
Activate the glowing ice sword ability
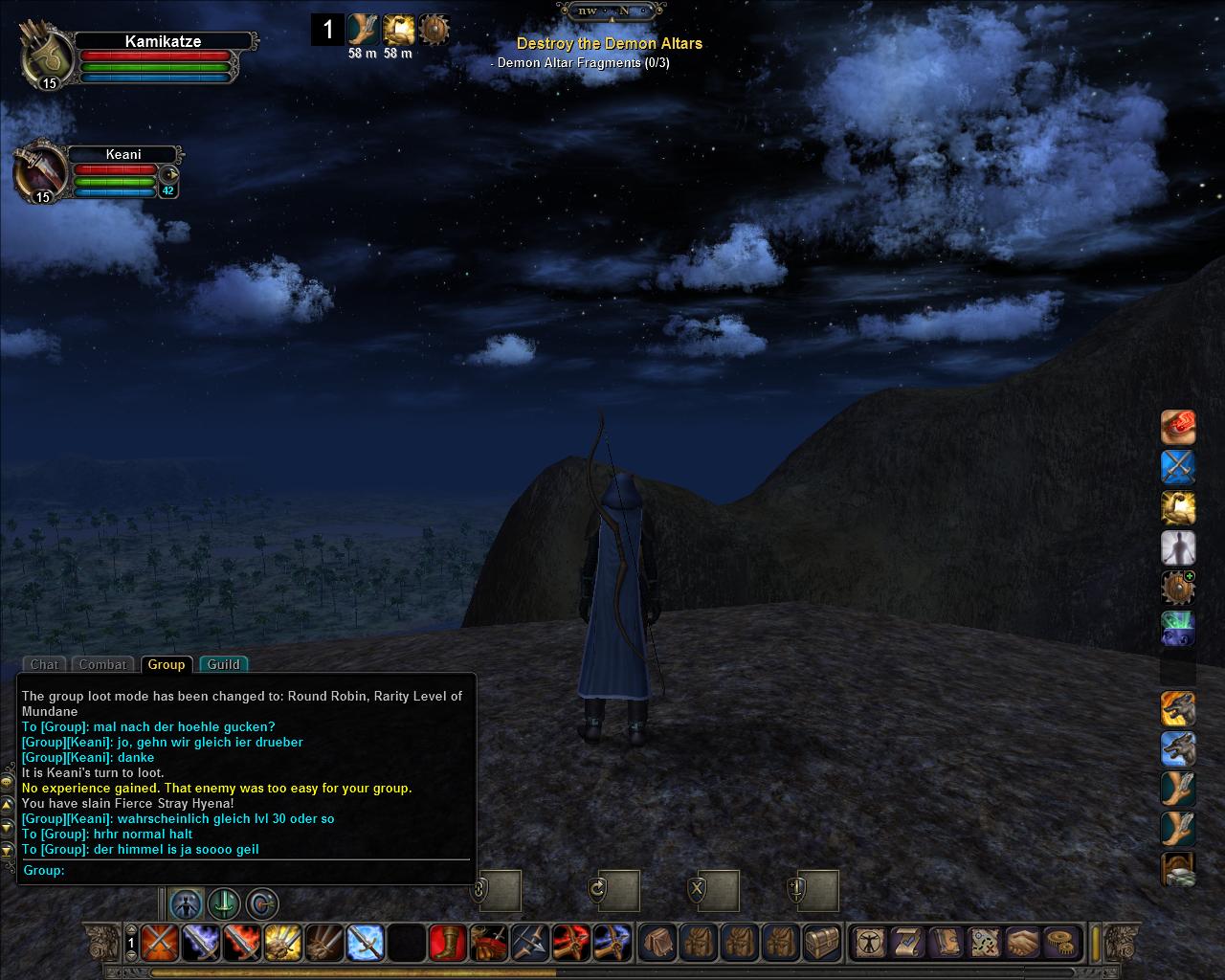click(365, 943)
